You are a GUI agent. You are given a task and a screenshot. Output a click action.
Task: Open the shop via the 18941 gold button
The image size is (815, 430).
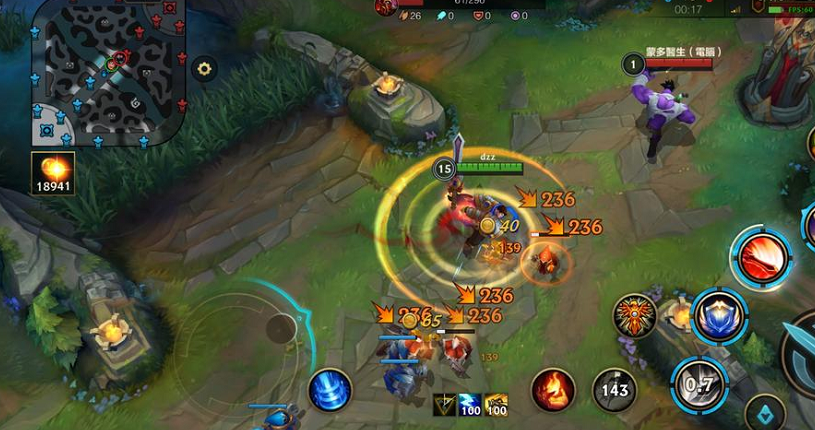52,172
